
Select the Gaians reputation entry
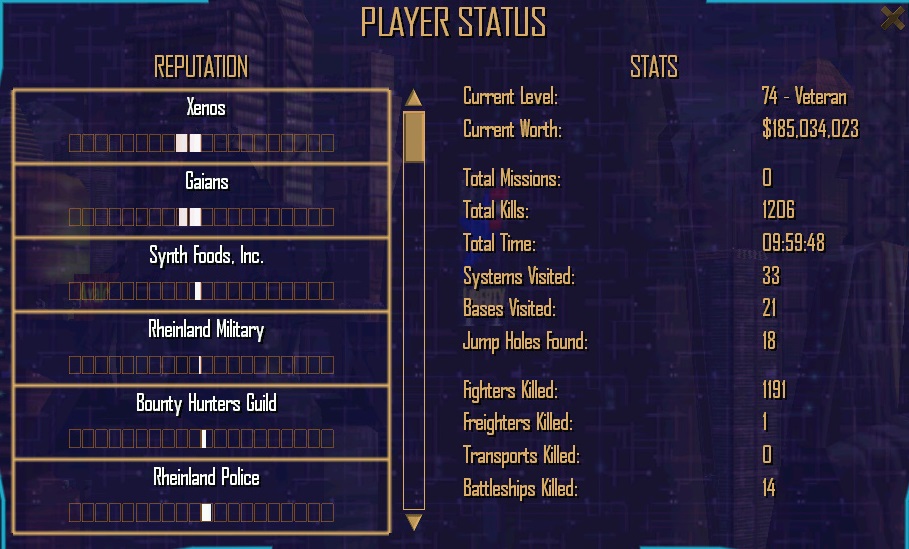coord(201,200)
